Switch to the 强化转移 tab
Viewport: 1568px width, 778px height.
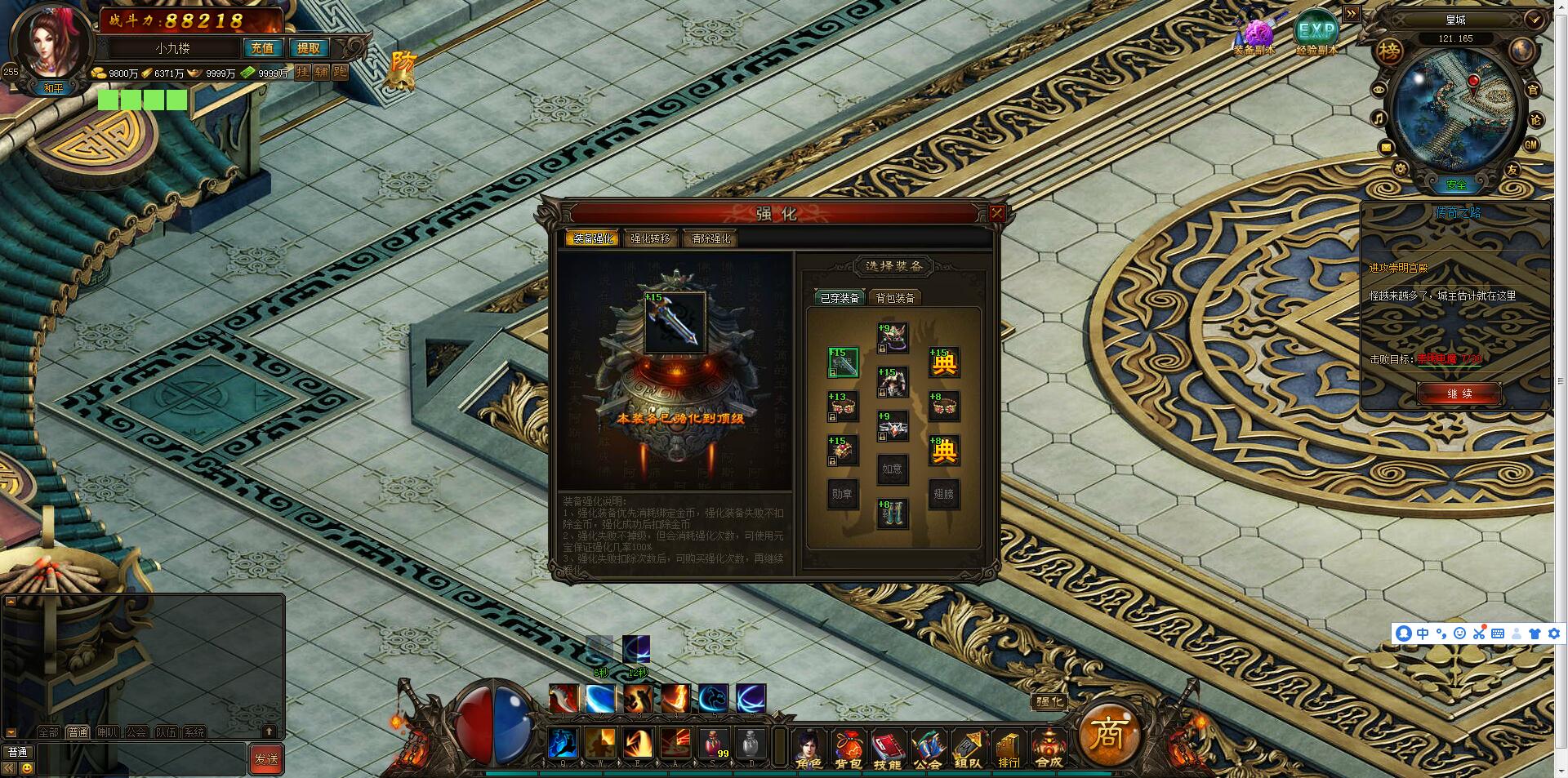pos(649,238)
